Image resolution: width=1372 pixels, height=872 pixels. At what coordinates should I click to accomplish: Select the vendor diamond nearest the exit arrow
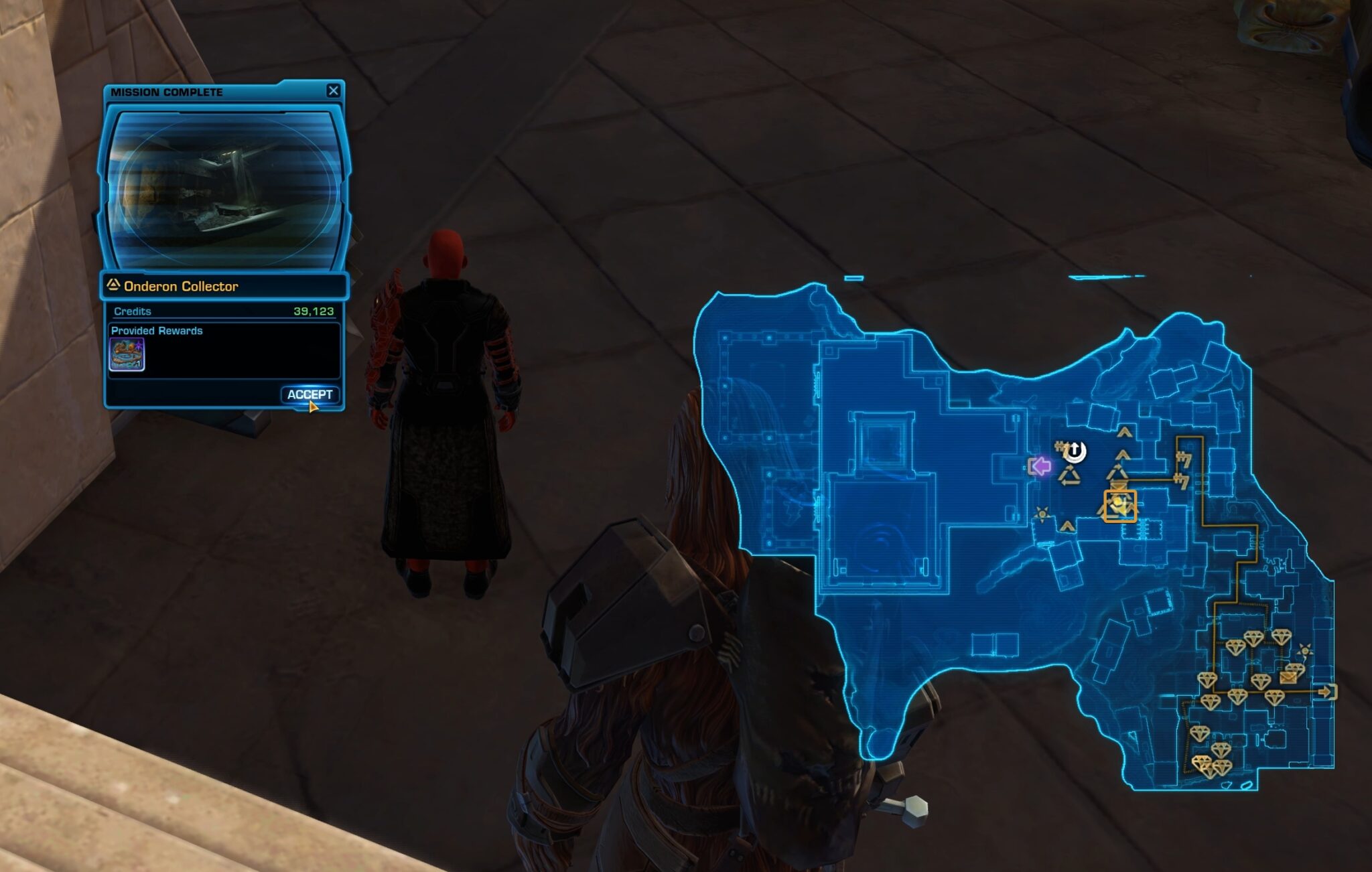1274,698
